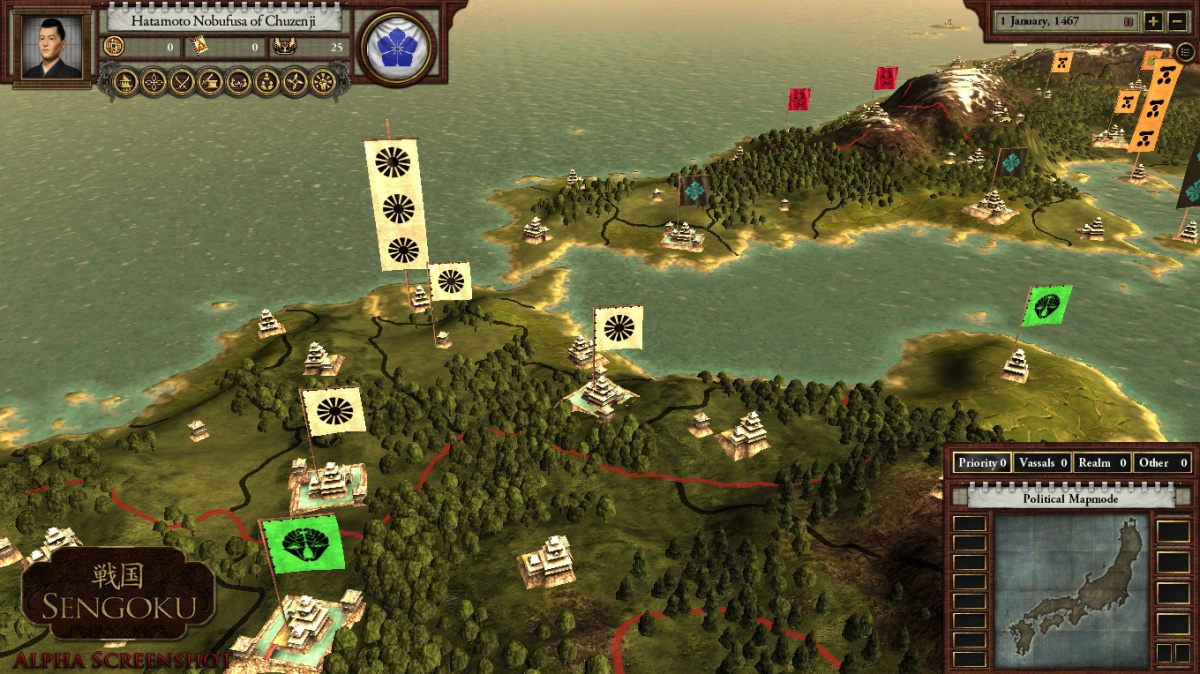
Task: Switch to the Vassals messages tab
Action: tap(1042, 463)
